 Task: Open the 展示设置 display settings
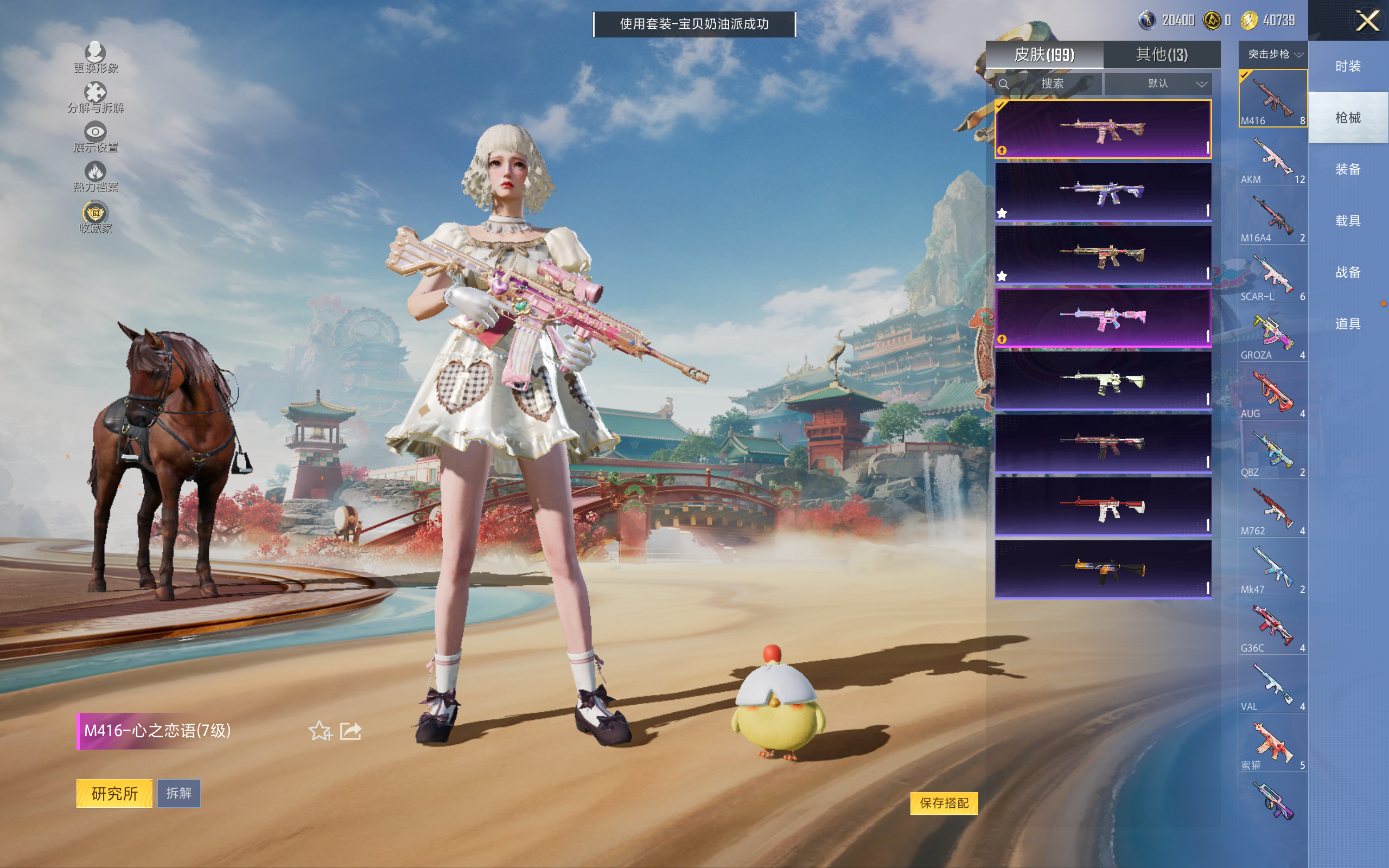[95, 137]
